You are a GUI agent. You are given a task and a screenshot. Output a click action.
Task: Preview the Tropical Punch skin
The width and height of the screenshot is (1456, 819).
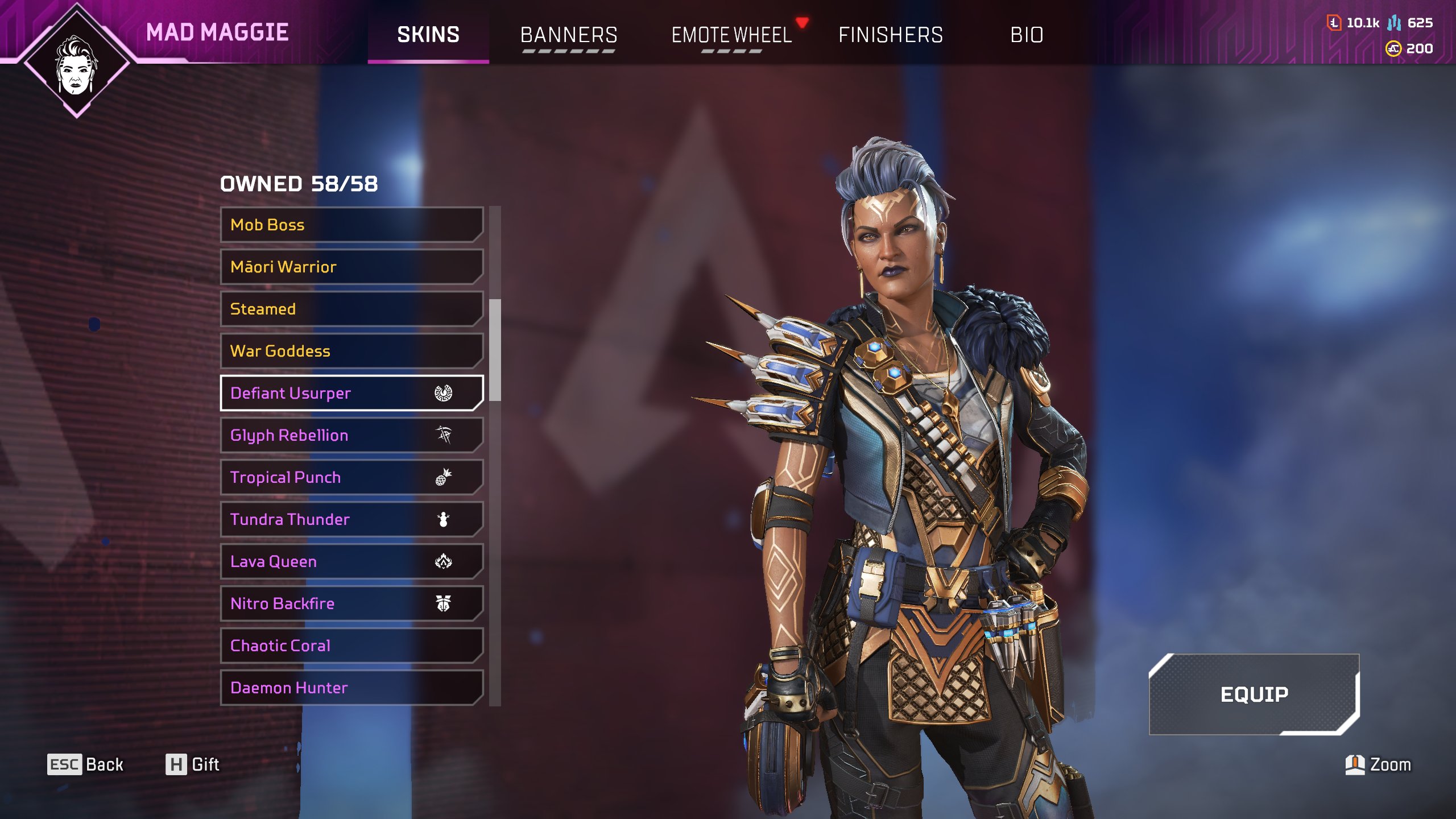[351, 477]
